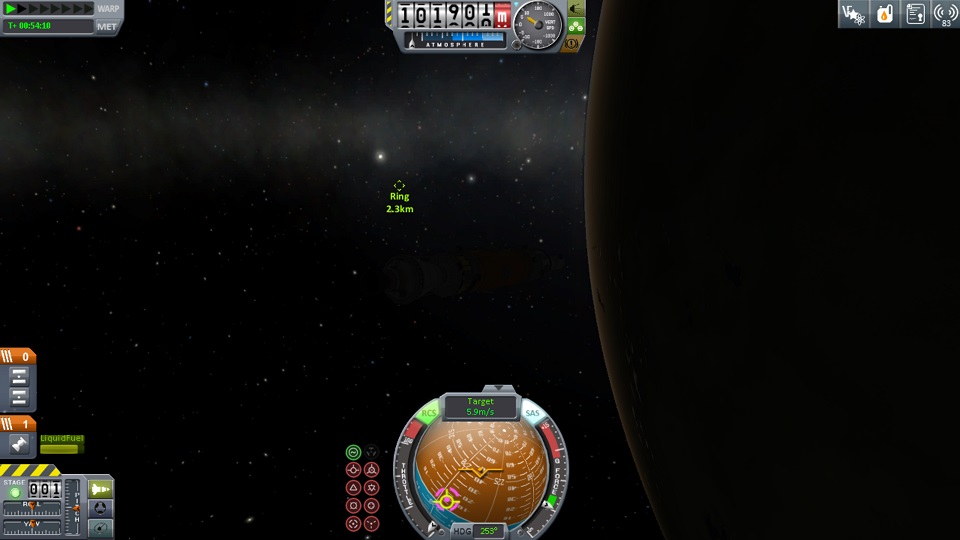
Task: Open the orbital map view
Action: (101, 527)
